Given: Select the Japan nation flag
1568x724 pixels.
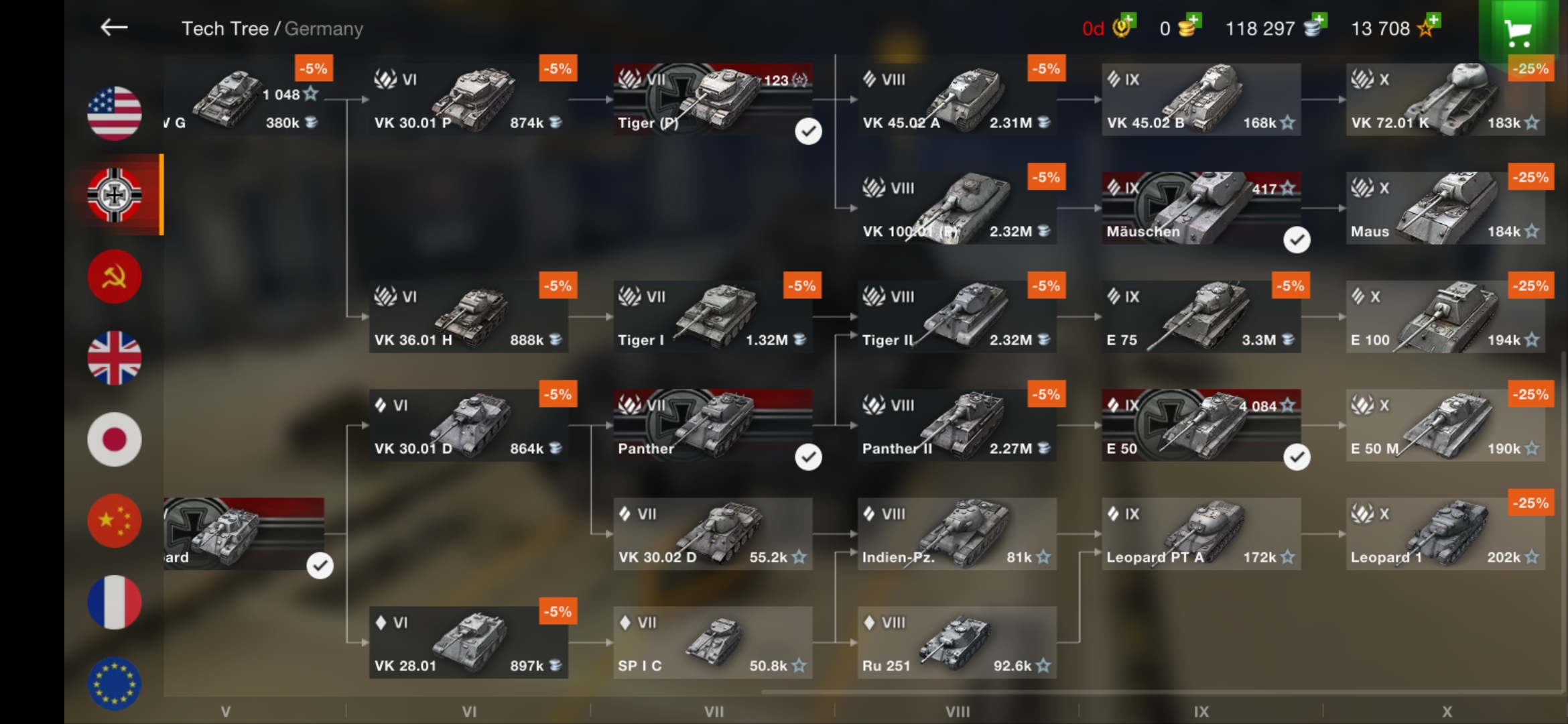Looking at the screenshot, I should [x=114, y=439].
